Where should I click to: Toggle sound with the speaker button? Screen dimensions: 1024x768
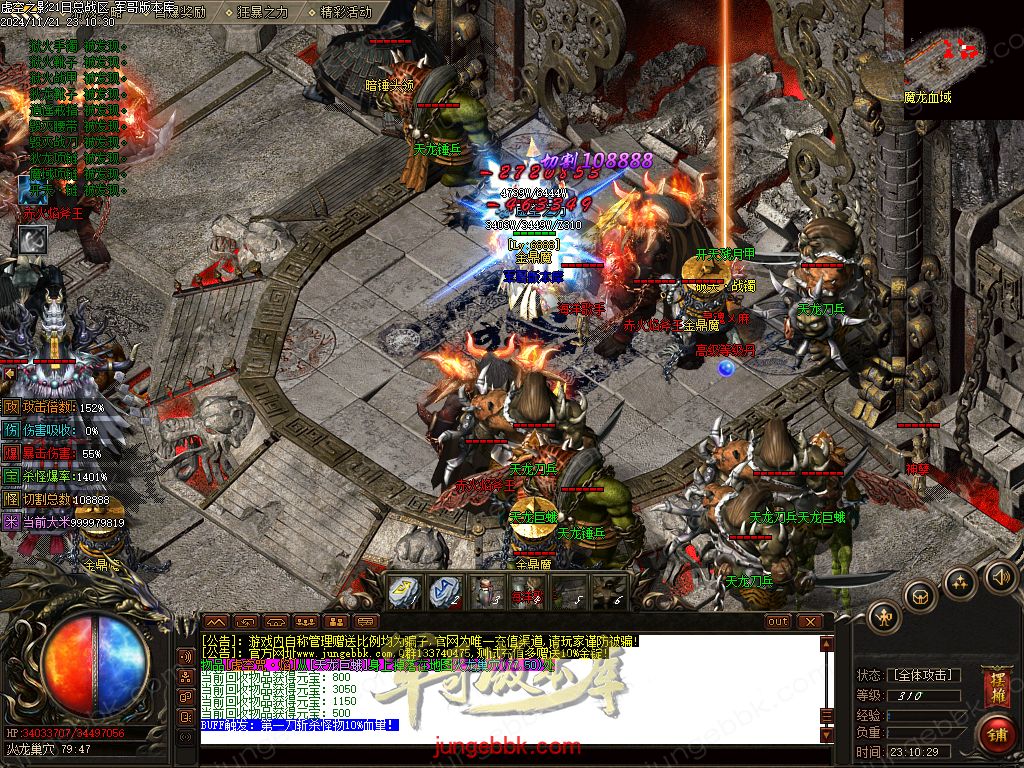click(998, 576)
